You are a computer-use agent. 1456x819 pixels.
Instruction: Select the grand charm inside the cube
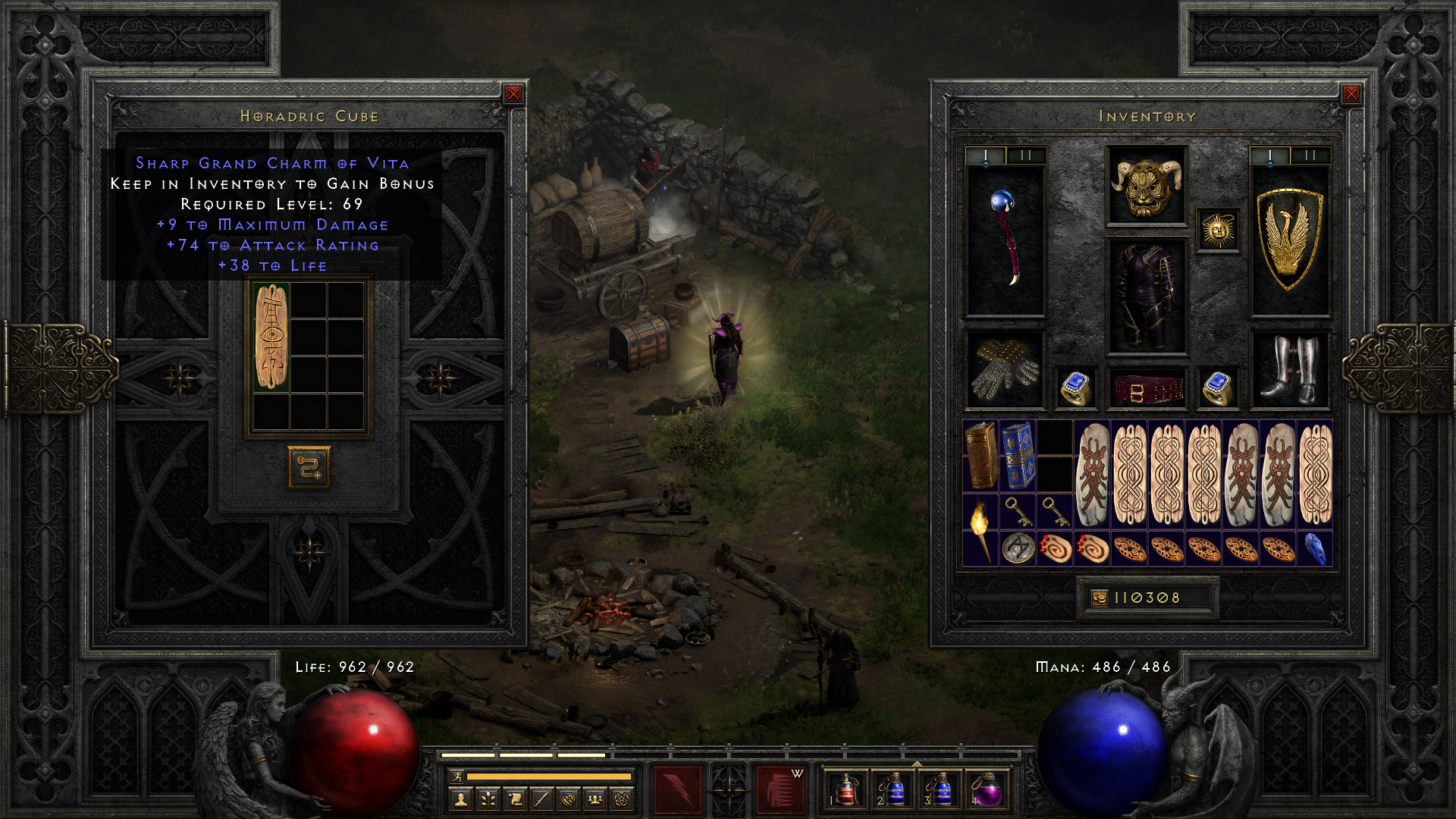click(271, 337)
